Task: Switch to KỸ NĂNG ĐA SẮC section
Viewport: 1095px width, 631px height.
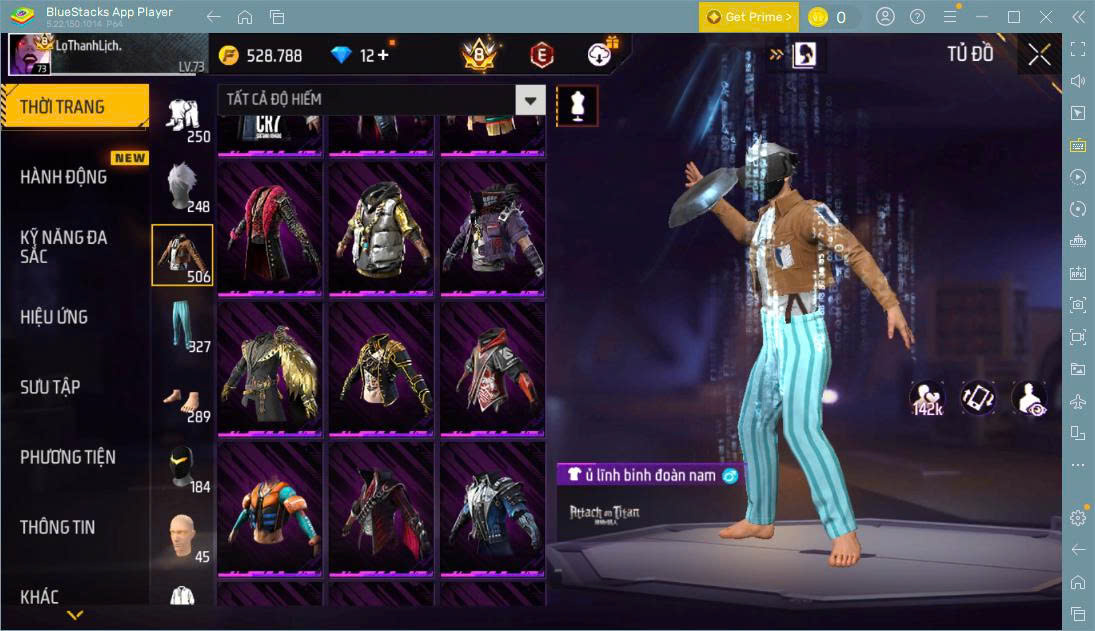Action: [x=64, y=247]
